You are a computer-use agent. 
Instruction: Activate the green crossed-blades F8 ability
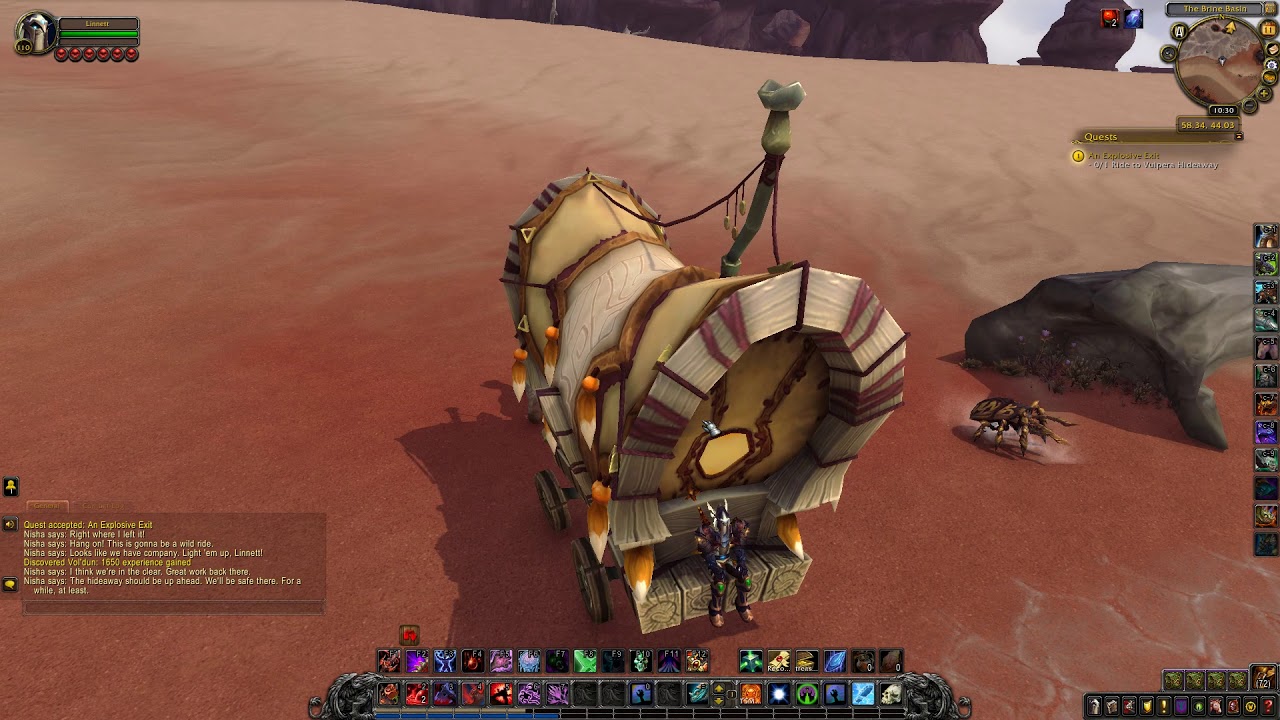[x=586, y=661]
